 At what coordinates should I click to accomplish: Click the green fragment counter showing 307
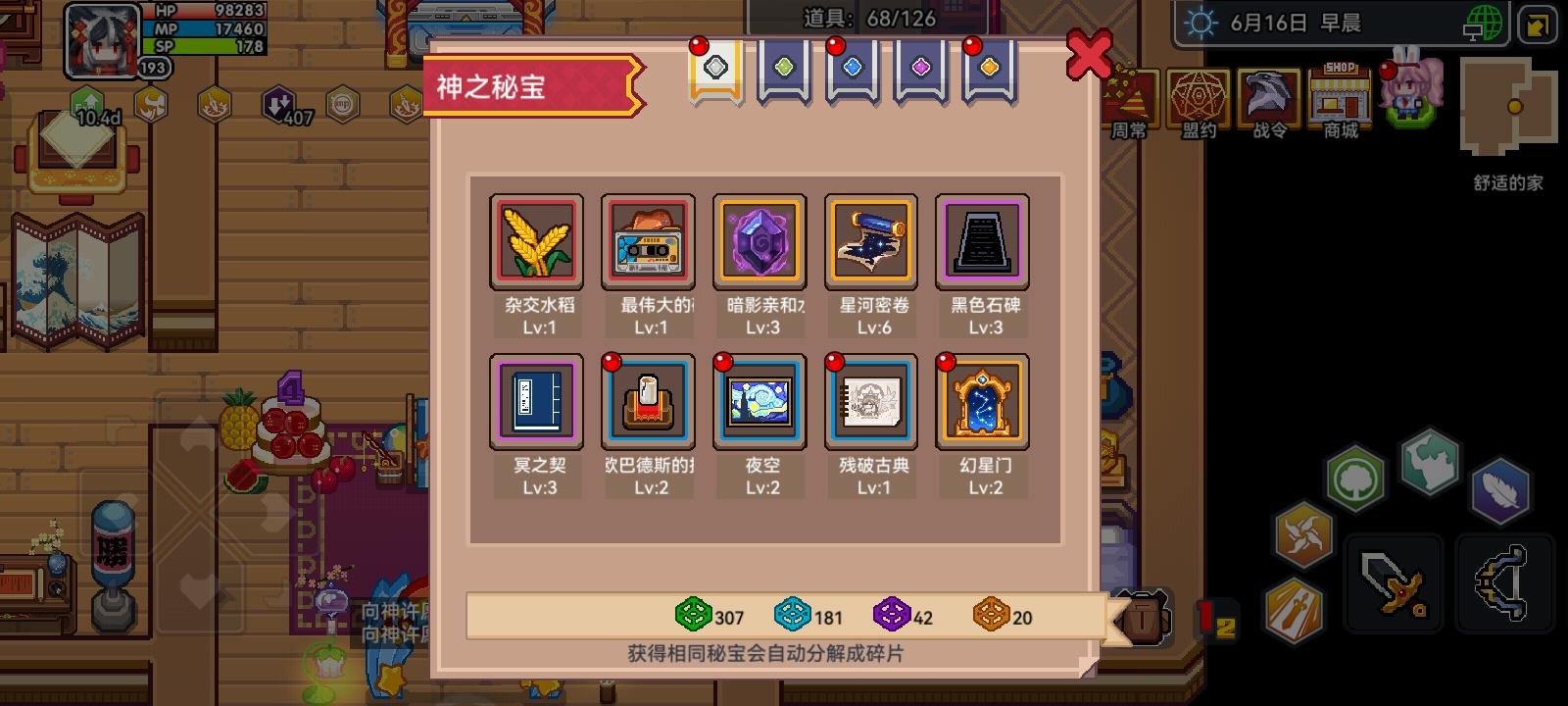pyautogui.click(x=709, y=618)
